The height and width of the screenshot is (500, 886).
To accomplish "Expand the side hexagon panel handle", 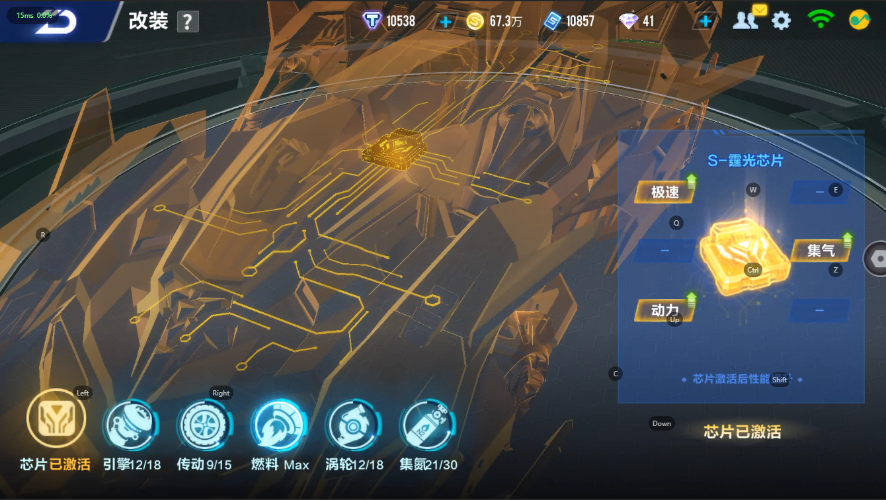I will tap(876, 257).
